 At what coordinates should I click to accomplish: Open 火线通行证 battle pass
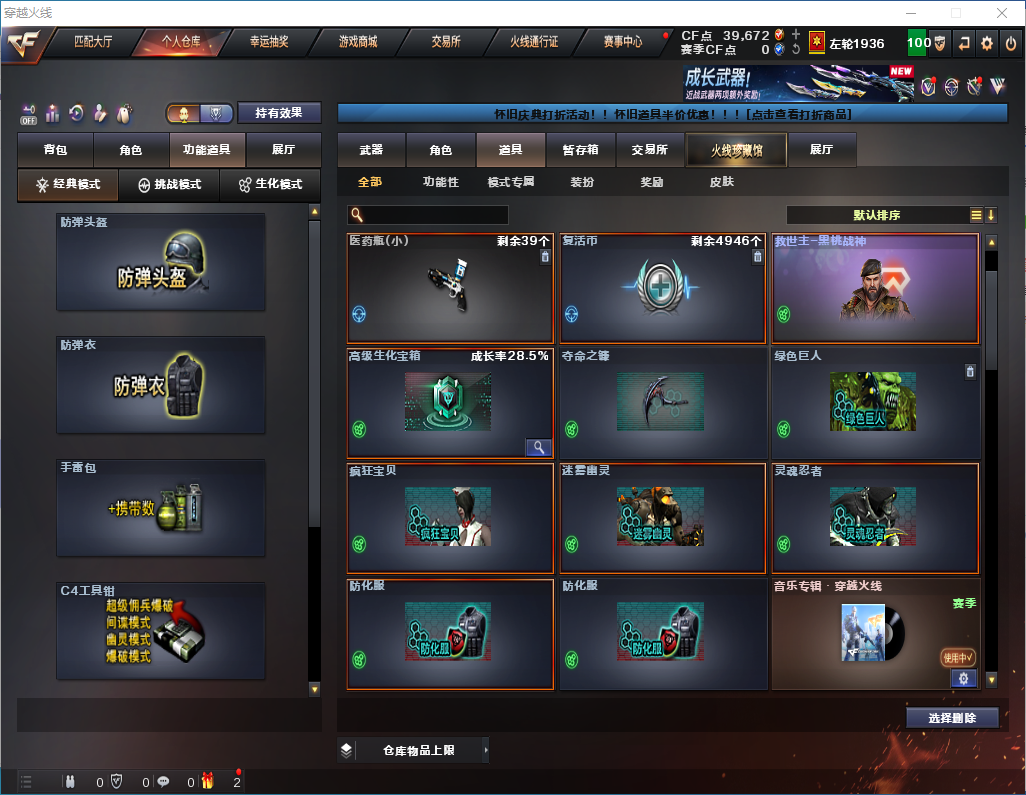click(534, 42)
